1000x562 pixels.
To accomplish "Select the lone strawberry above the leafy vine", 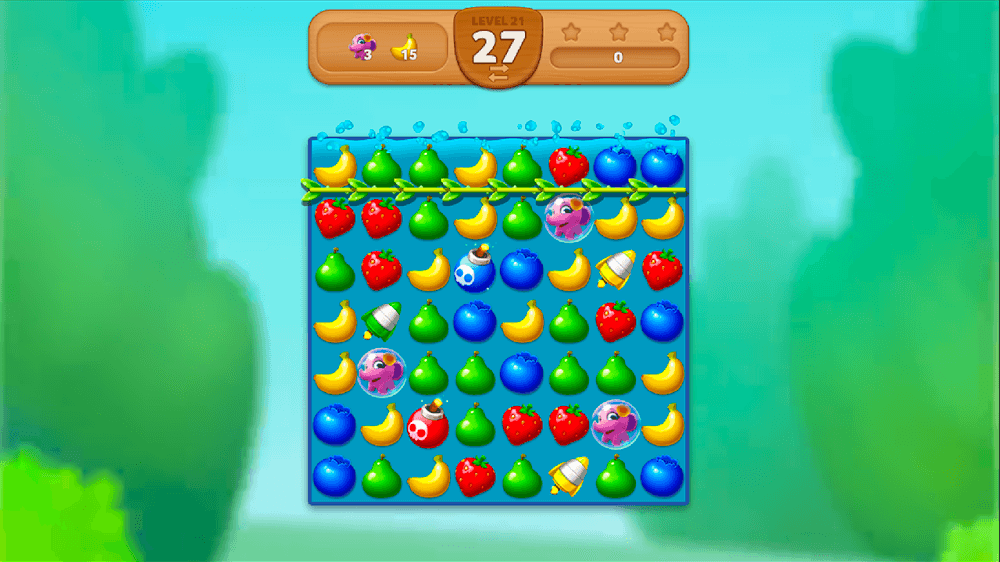I will [x=569, y=165].
